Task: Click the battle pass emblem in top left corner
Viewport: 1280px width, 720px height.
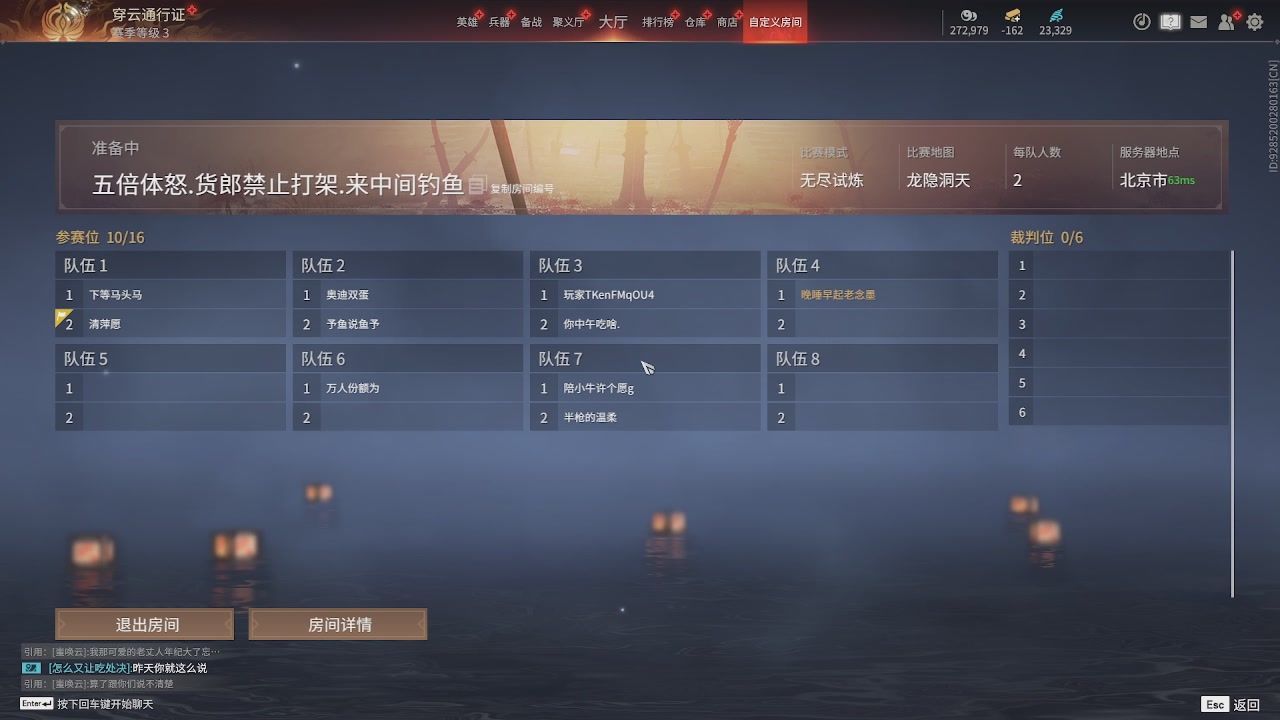Action: (62, 20)
